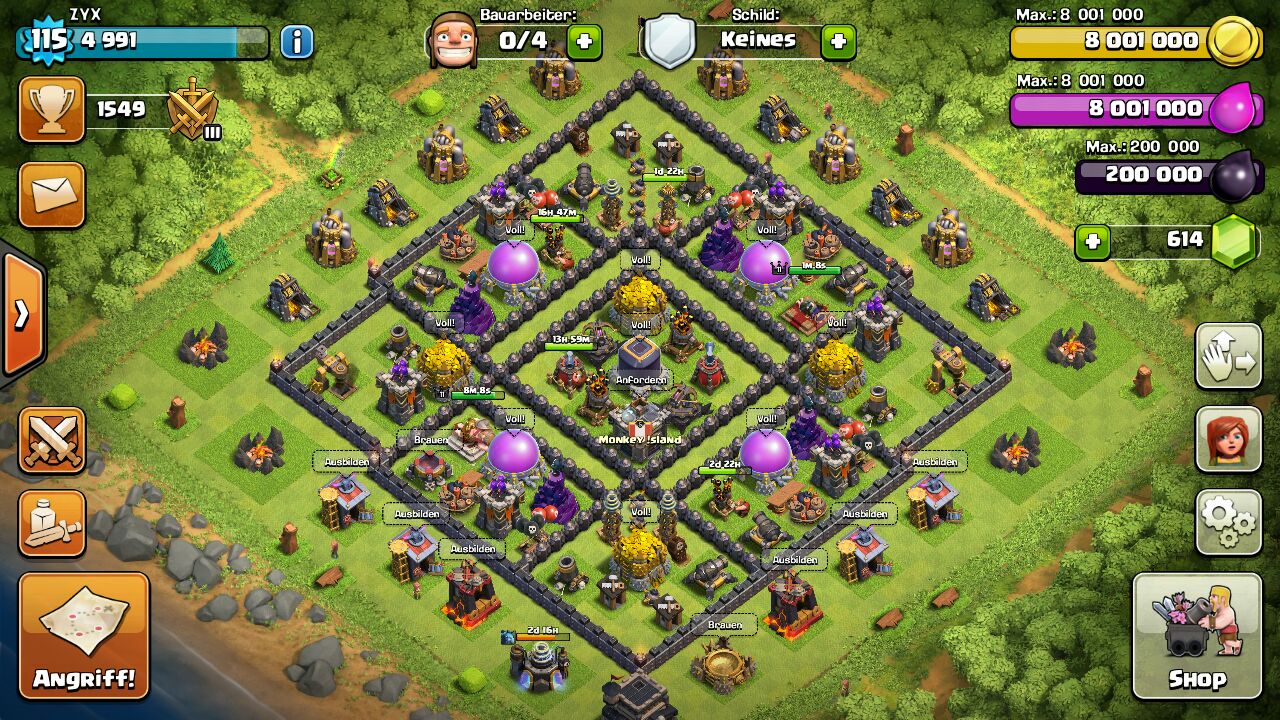Open the layout editor hand button
The height and width of the screenshot is (720, 1280).
click(x=1228, y=356)
